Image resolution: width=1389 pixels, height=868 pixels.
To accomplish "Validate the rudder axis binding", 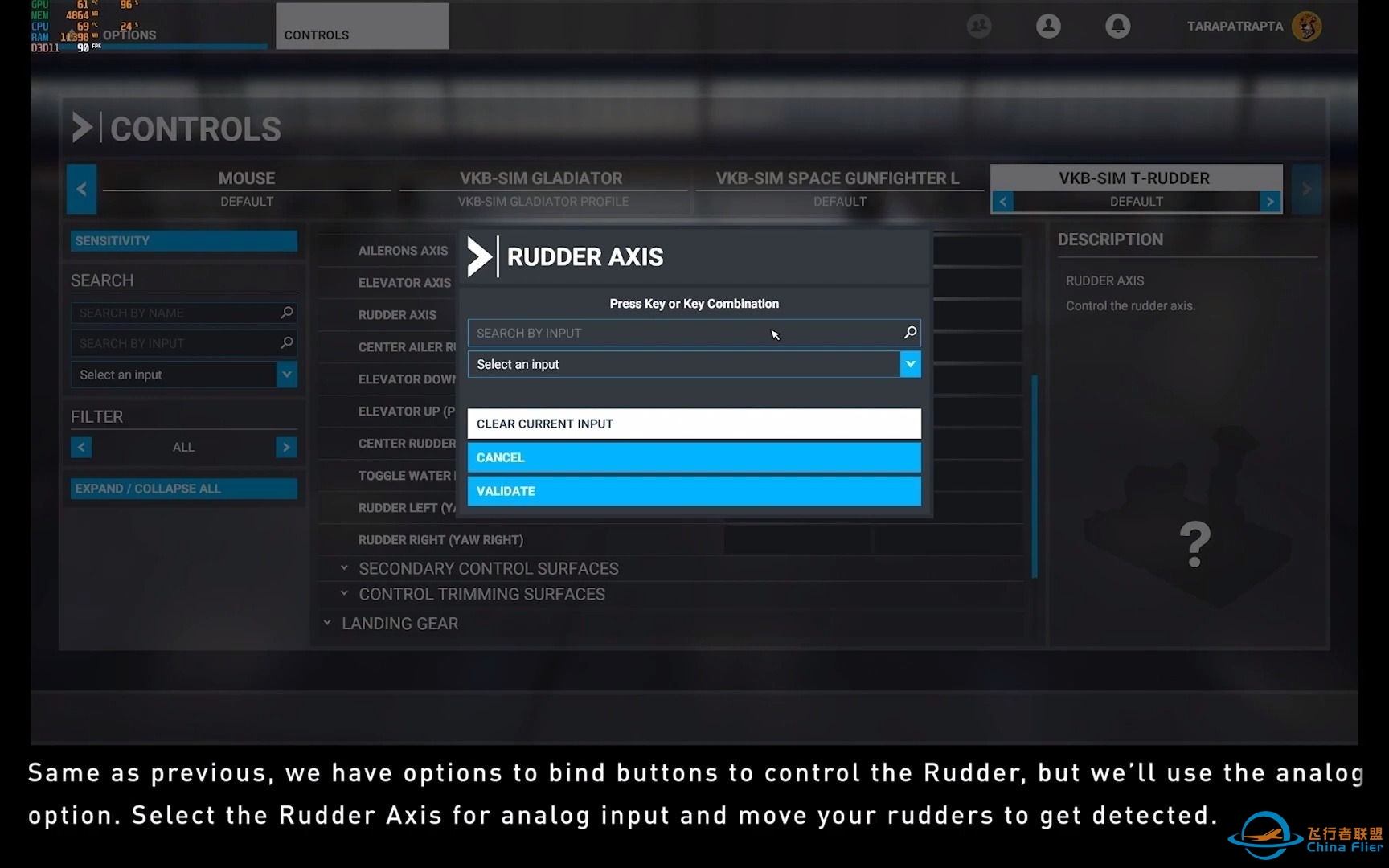I will pos(694,491).
